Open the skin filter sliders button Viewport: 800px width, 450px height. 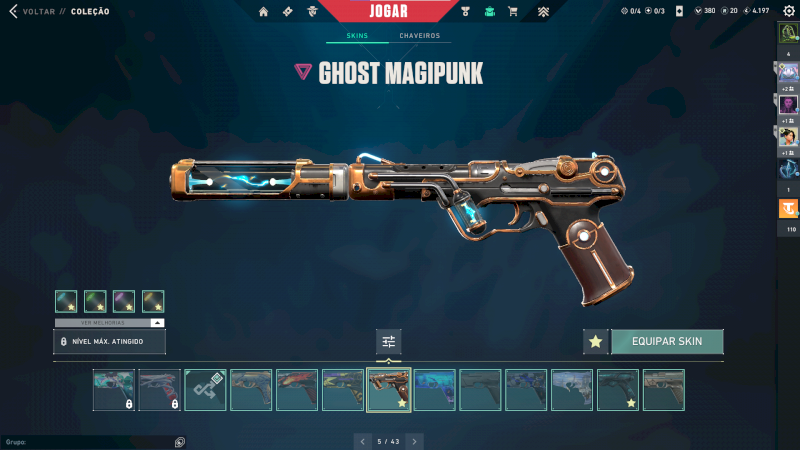click(x=389, y=341)
